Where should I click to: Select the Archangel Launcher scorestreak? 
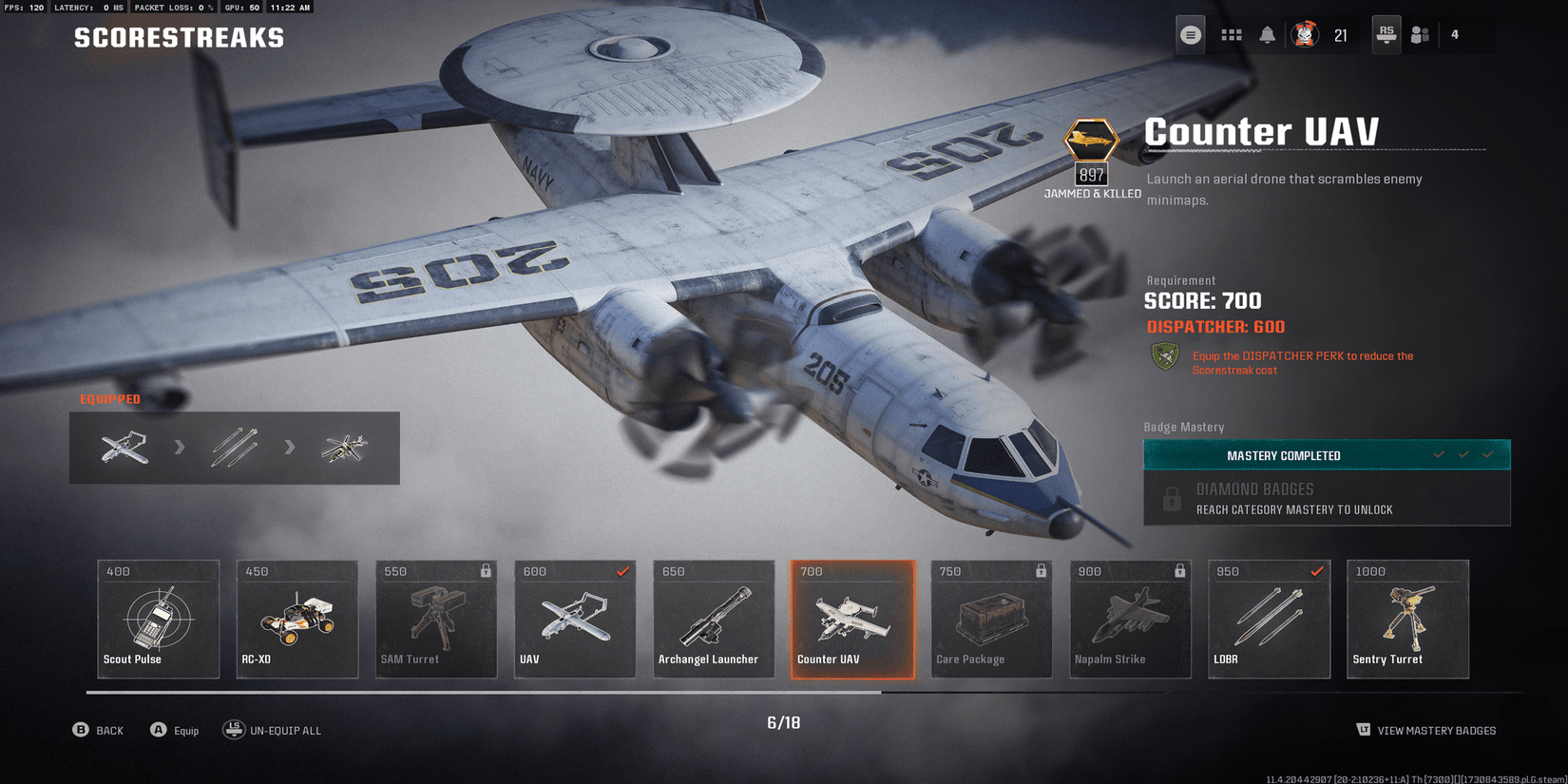tap(713, 619)
